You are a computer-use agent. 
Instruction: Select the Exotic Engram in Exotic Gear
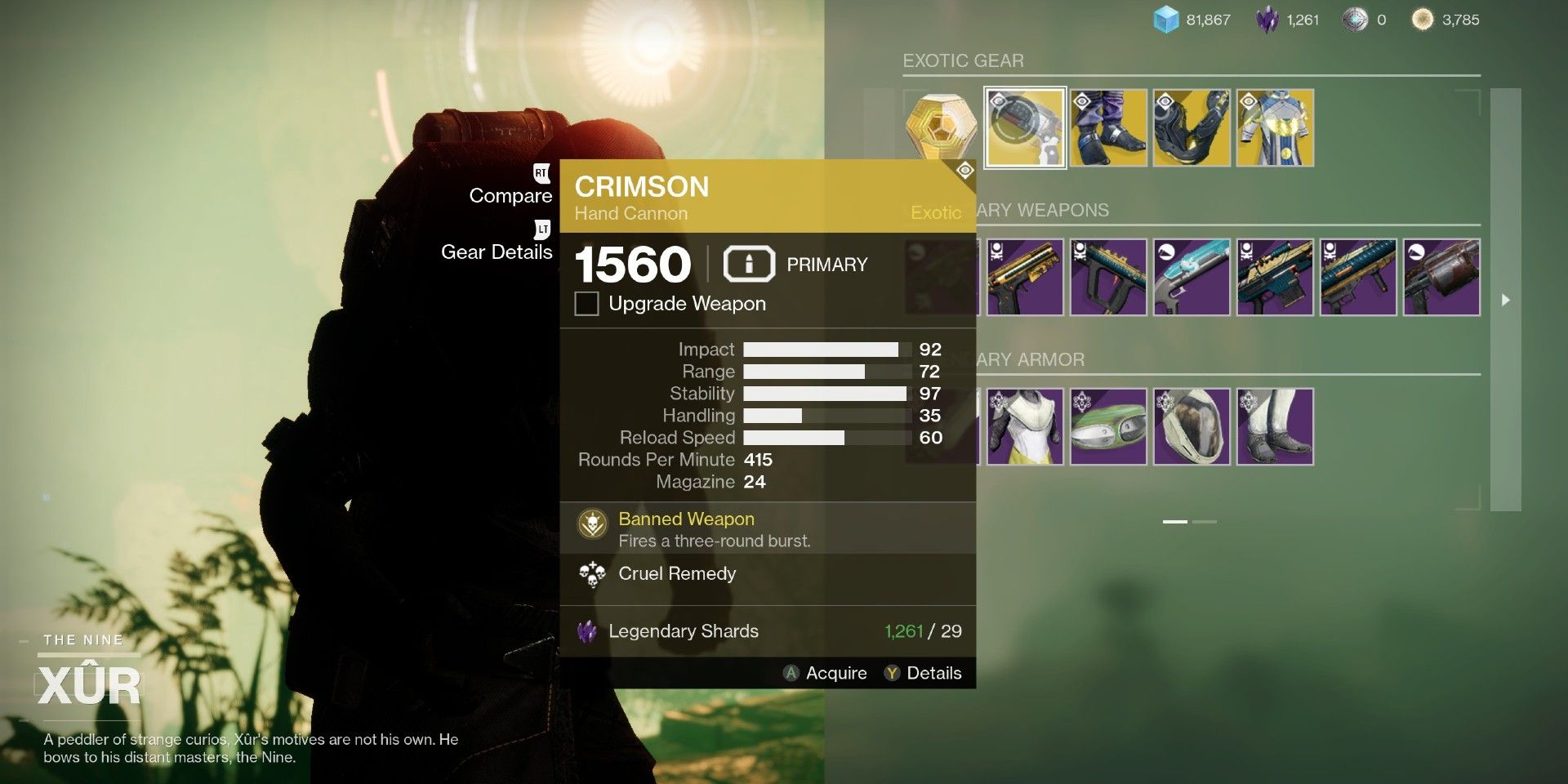coord(941,127)
